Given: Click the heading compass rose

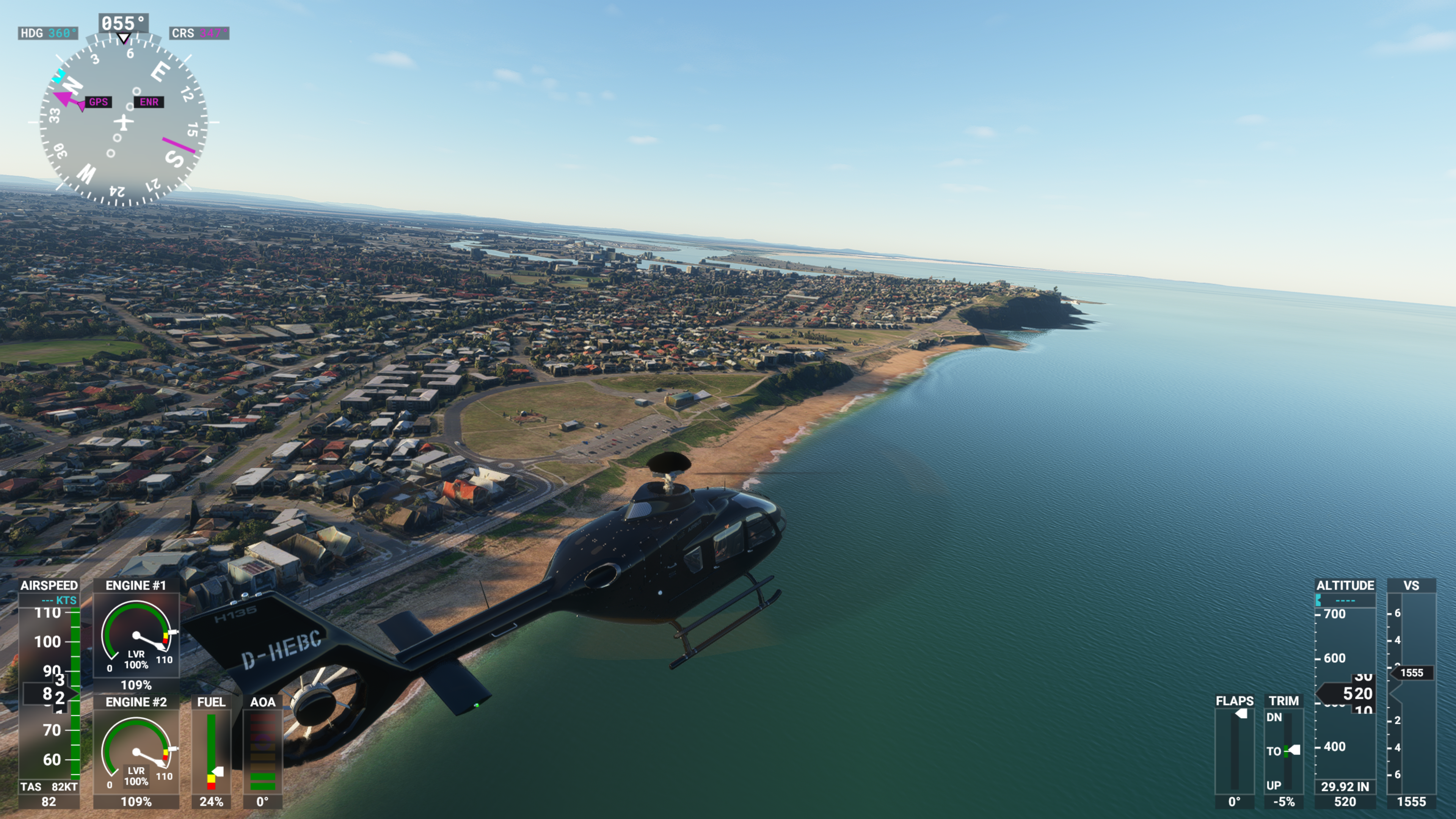Looking at the screenshot, I should click(123, 121).
